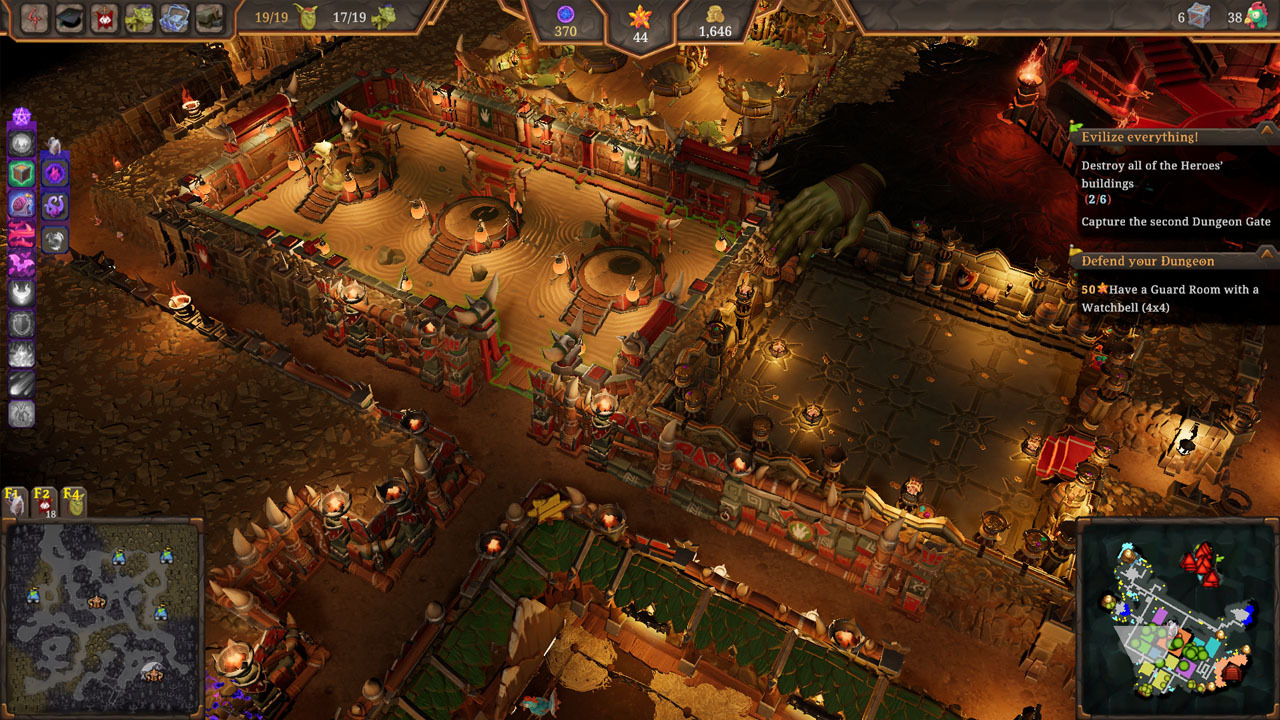The image size is (1280, 720).
Task: Activate the pink bat swarm spell
Action: [22, 264]
